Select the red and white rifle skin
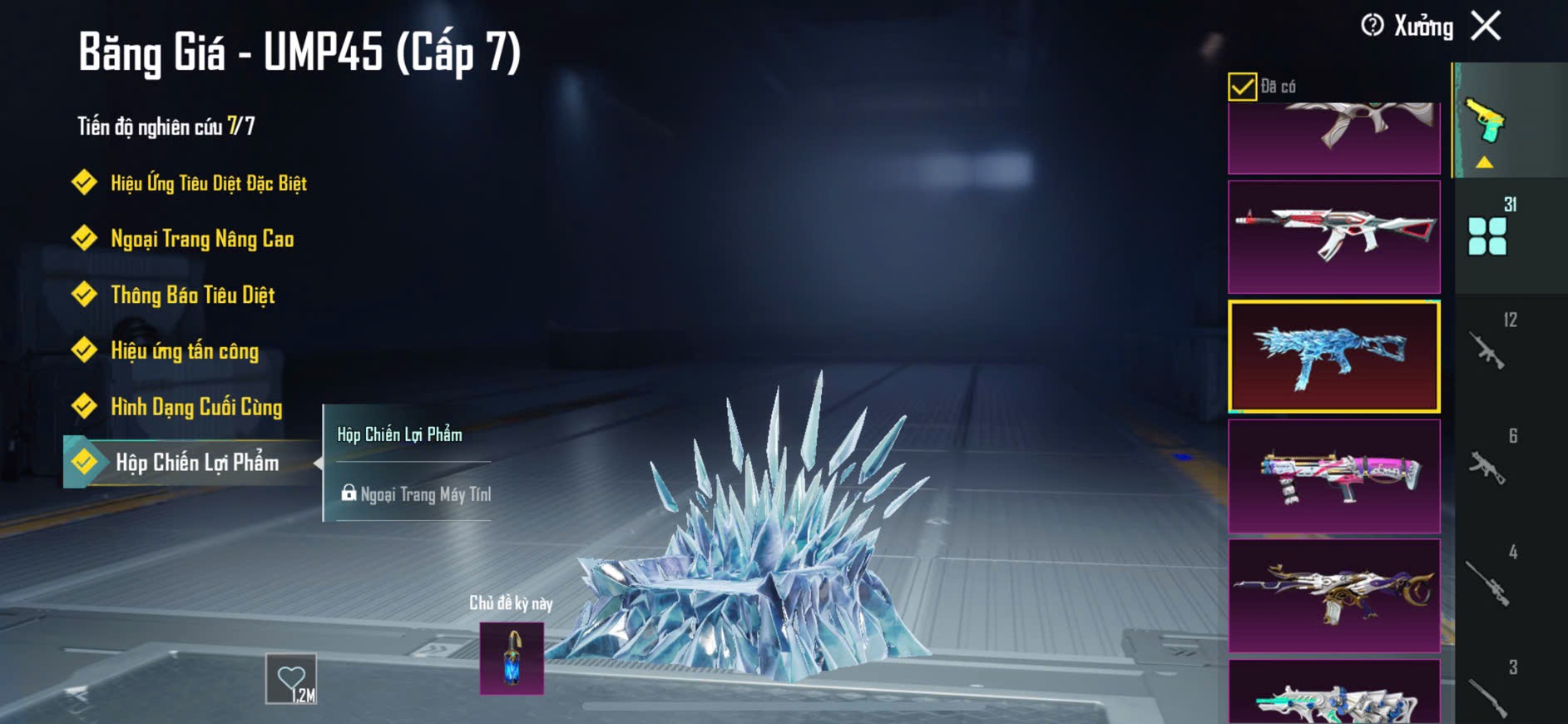The image size is (1568, 724). click(x=1333, y=236)
